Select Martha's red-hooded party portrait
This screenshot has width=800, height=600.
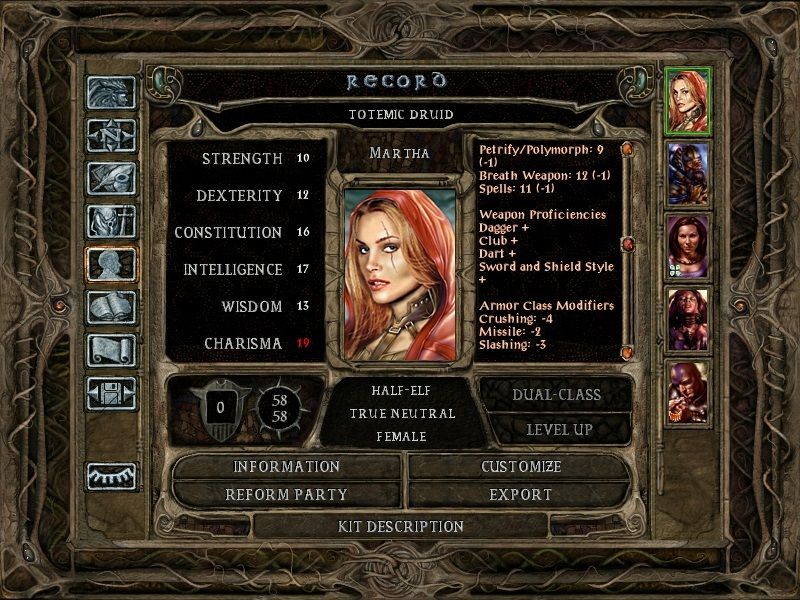(x=687, y=100)
